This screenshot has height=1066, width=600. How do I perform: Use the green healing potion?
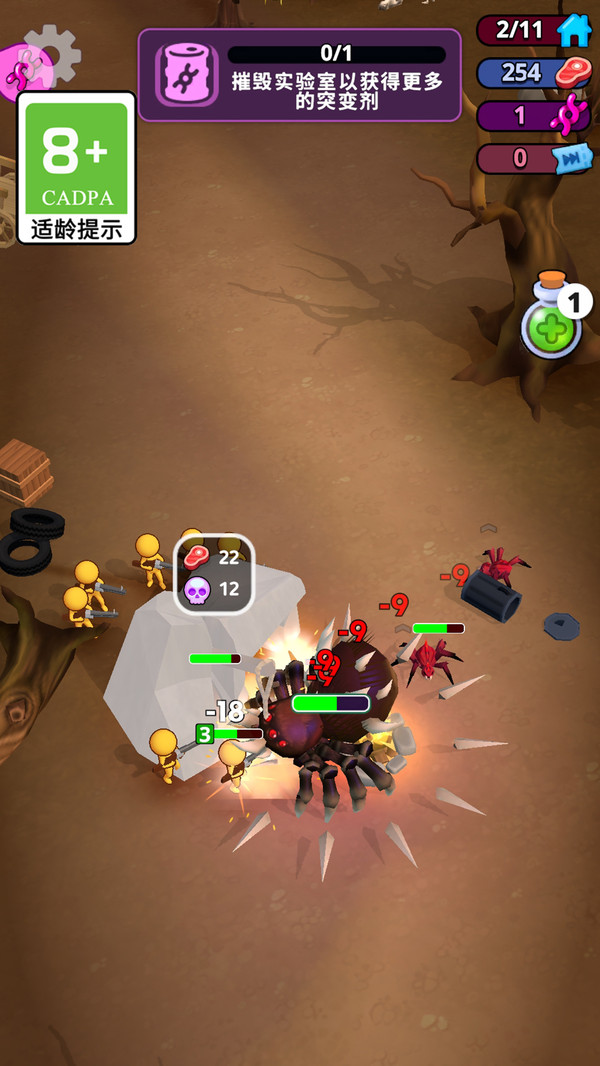pos(552,325)
